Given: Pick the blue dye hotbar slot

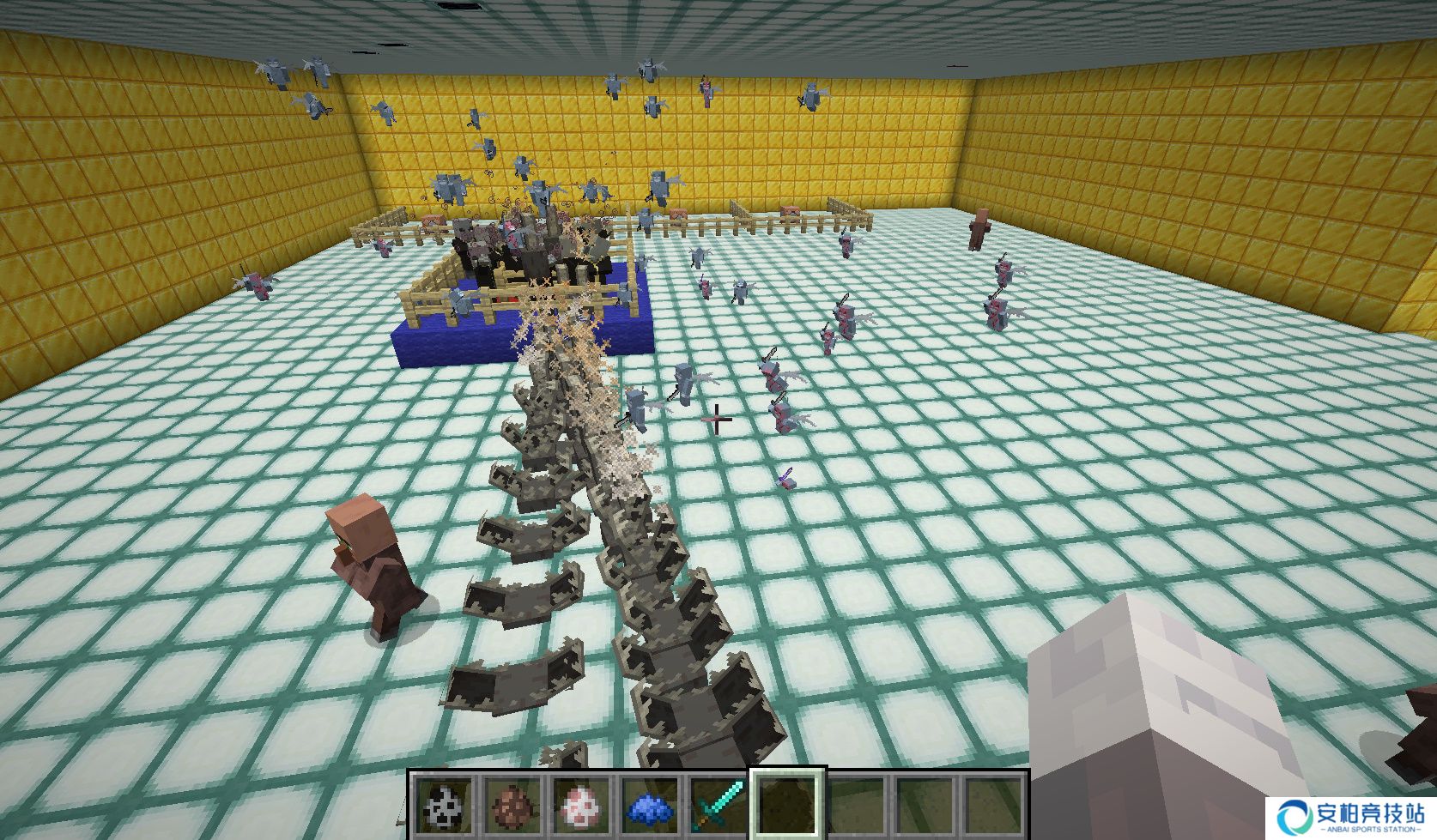Looking at the screenshot, I should (x=651, y=807).
